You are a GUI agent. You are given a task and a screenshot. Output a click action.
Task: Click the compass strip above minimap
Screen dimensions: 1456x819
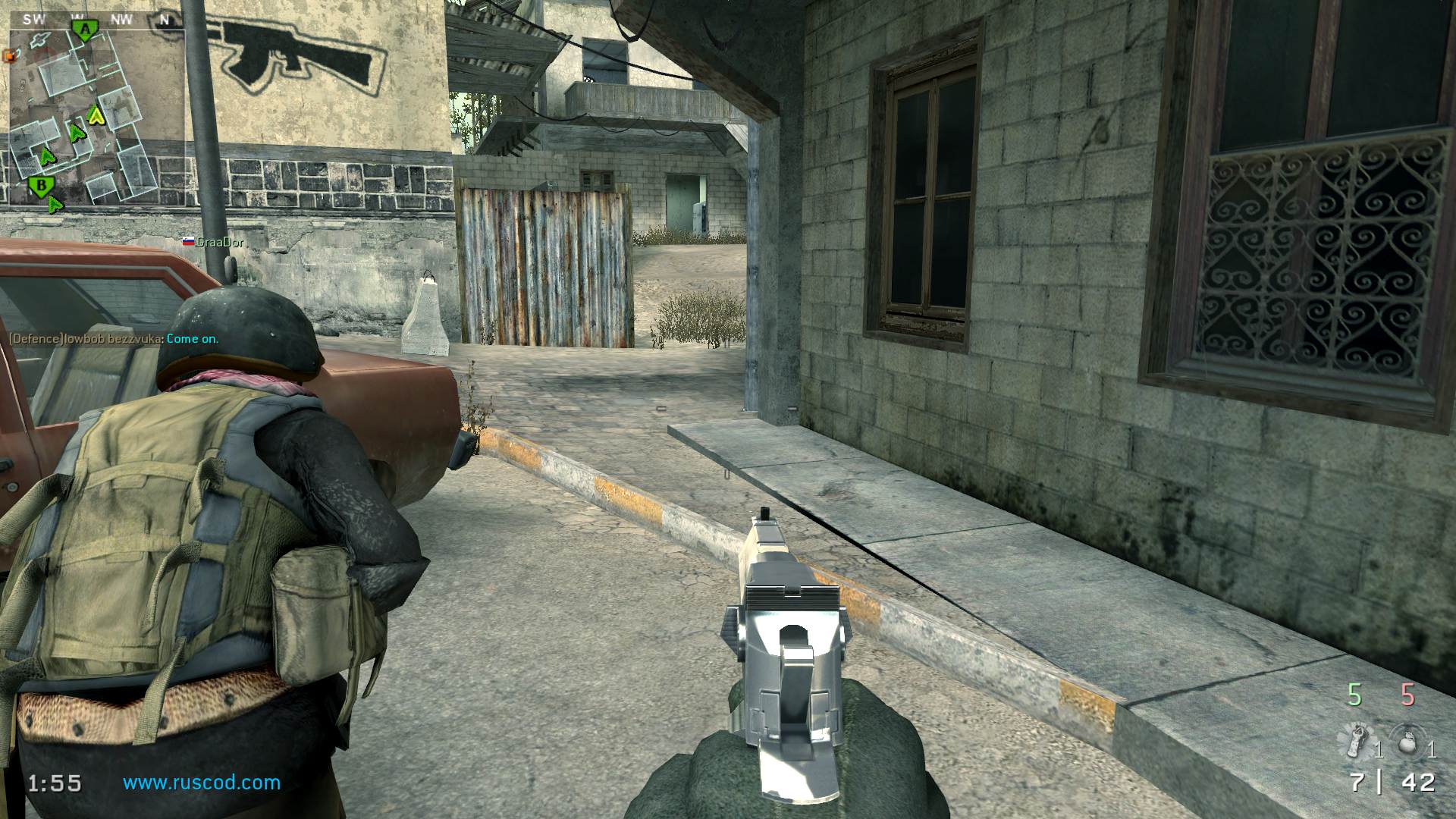point(96,20)
